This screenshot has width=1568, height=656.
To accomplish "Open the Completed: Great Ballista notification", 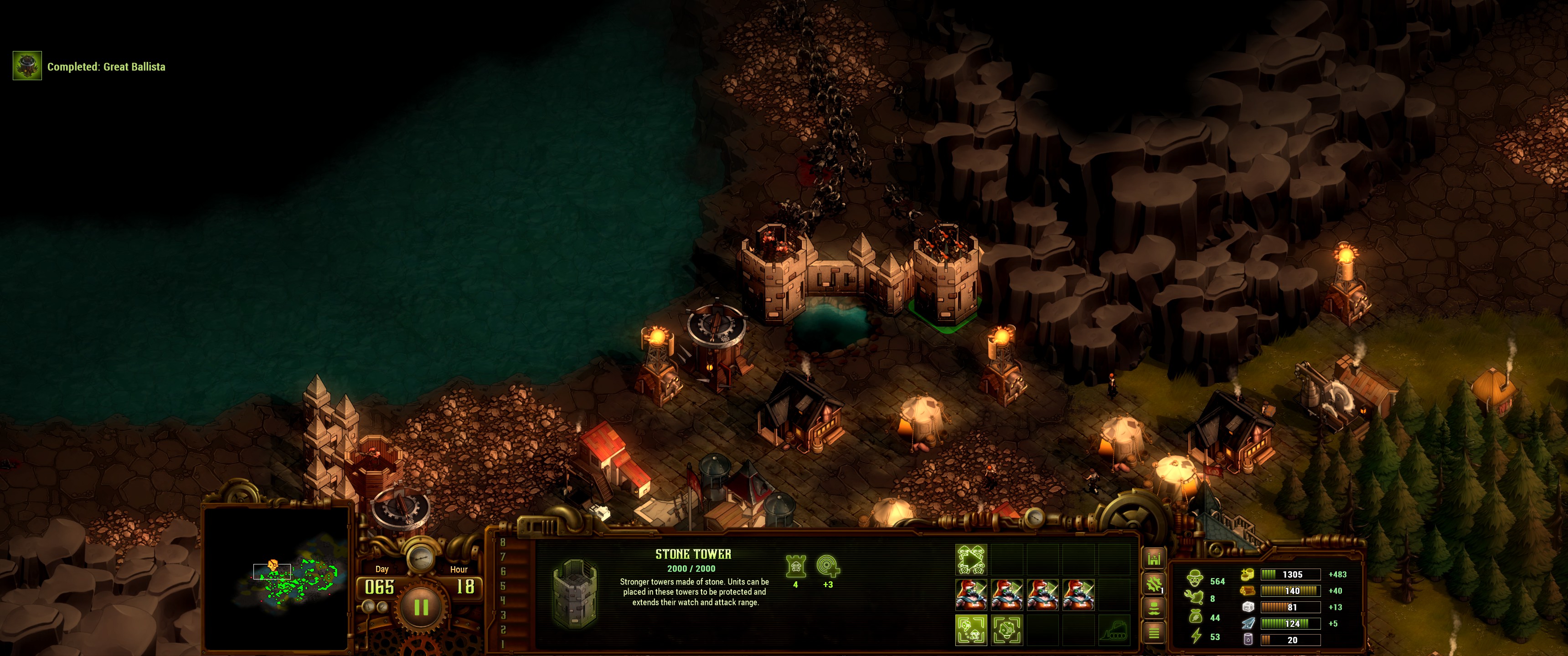I will coord(27,67).
